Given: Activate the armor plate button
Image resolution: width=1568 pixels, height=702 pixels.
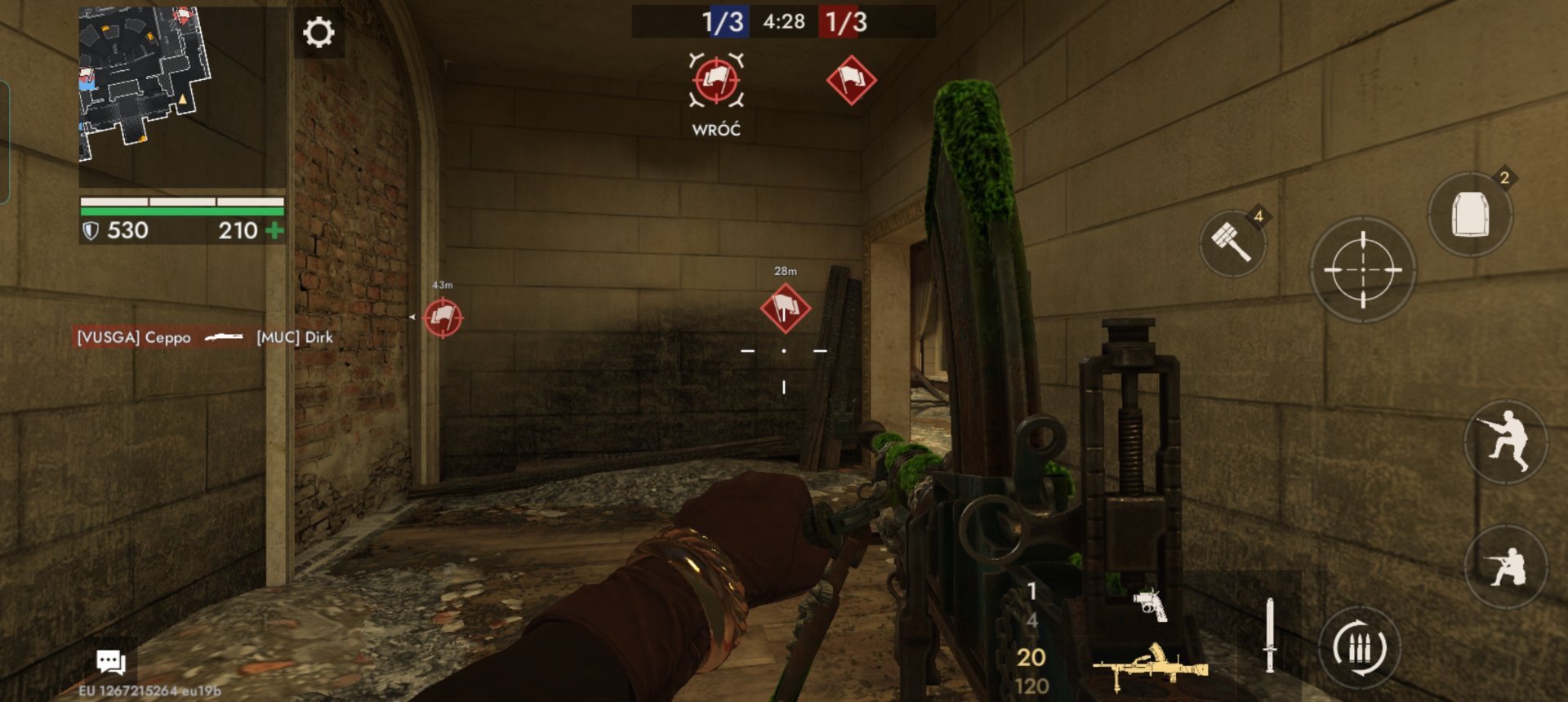Looking at the screenshot, I should tap(1470, 215).
